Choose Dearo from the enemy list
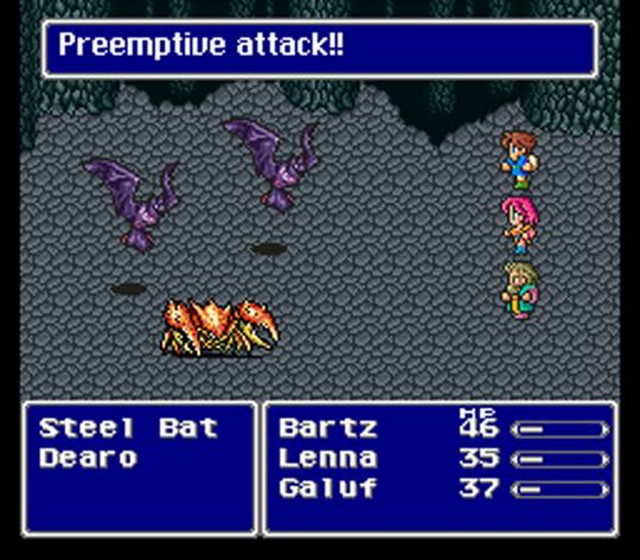640x560 pixels. [88, 459]
